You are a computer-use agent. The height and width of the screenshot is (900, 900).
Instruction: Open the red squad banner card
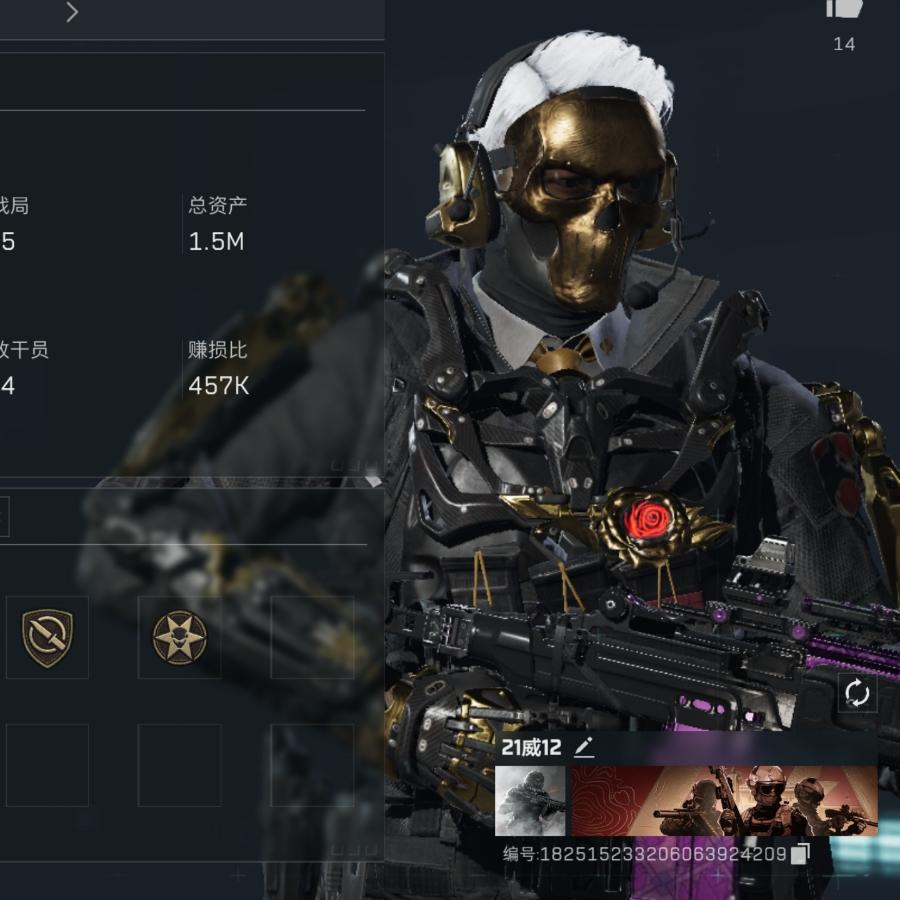tap(724, 801)
